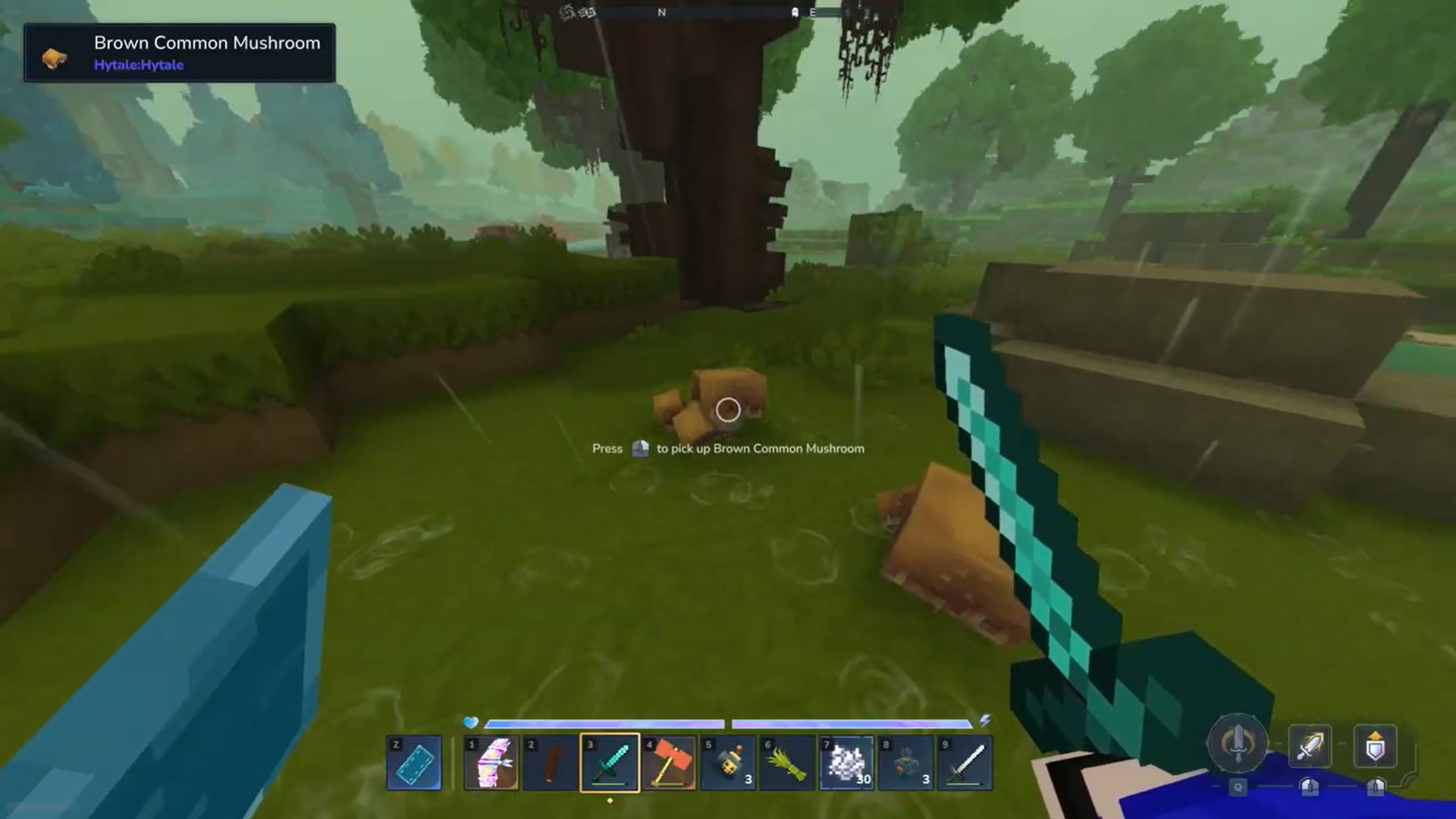Select the pink bow in hotbar slot 1
Screen dimensions: 1456x819
coord(491,762)
